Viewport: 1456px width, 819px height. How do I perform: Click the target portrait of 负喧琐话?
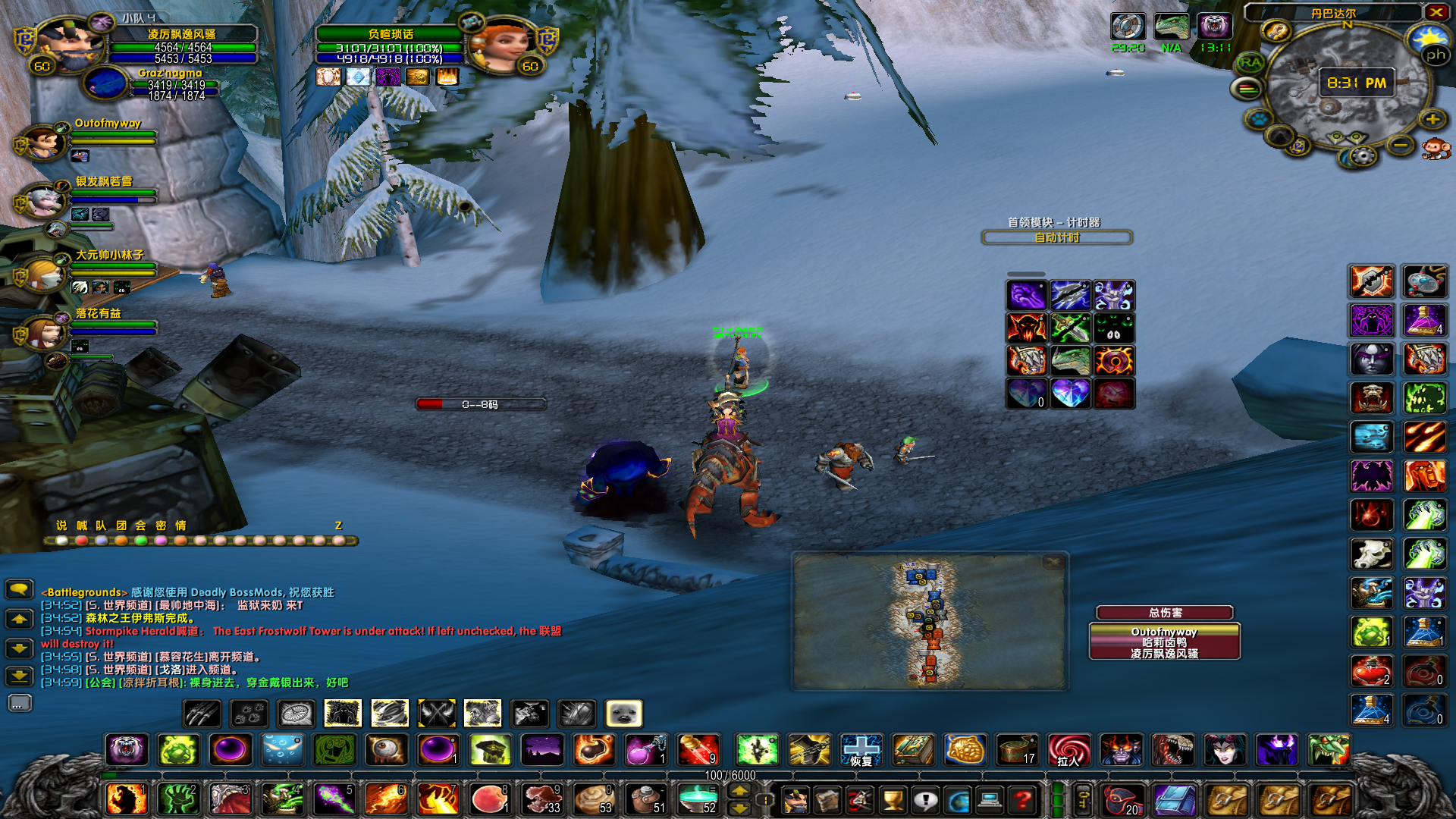tap(499, 45)
